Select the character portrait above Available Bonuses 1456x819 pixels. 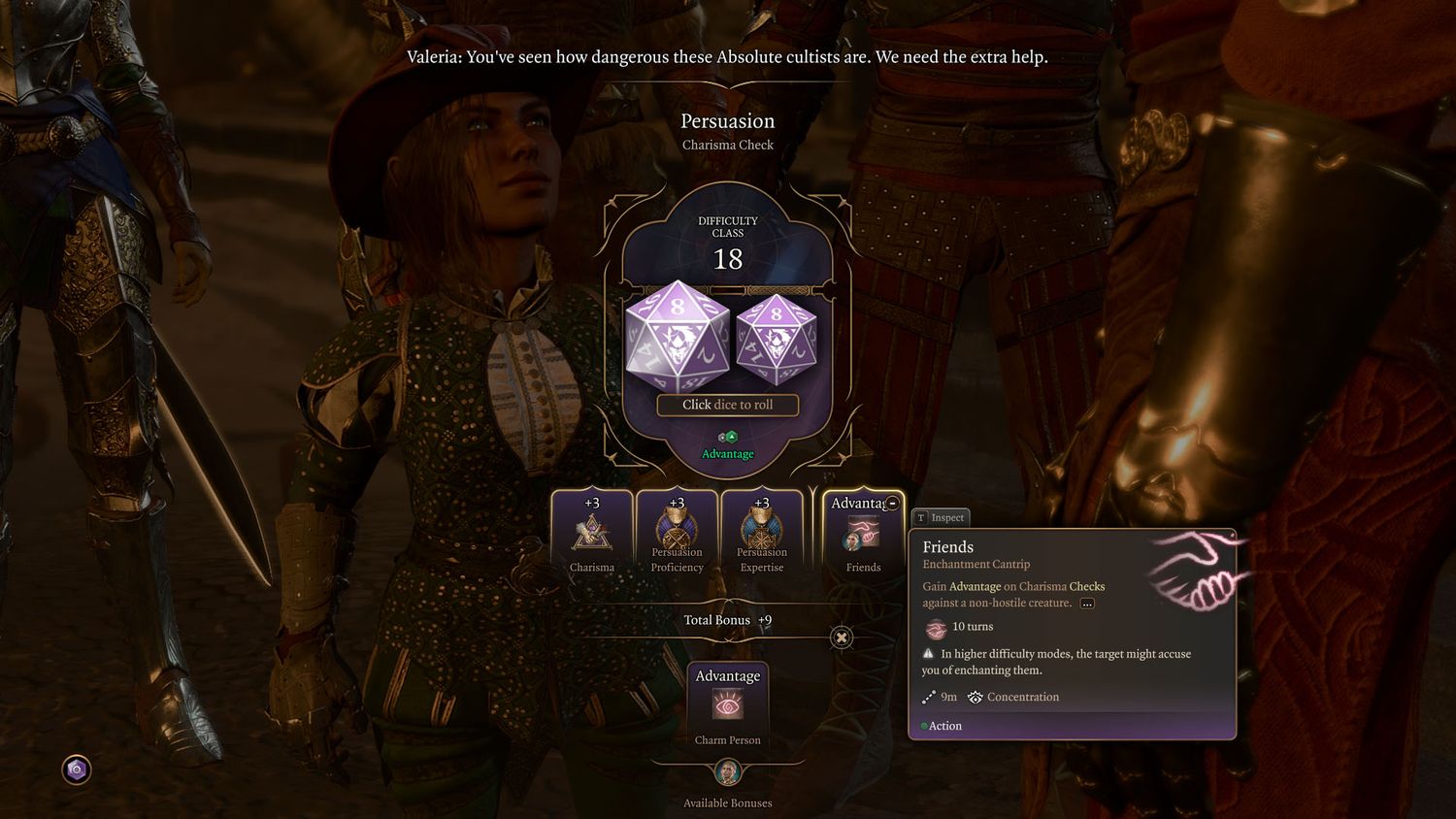[728, 772]
